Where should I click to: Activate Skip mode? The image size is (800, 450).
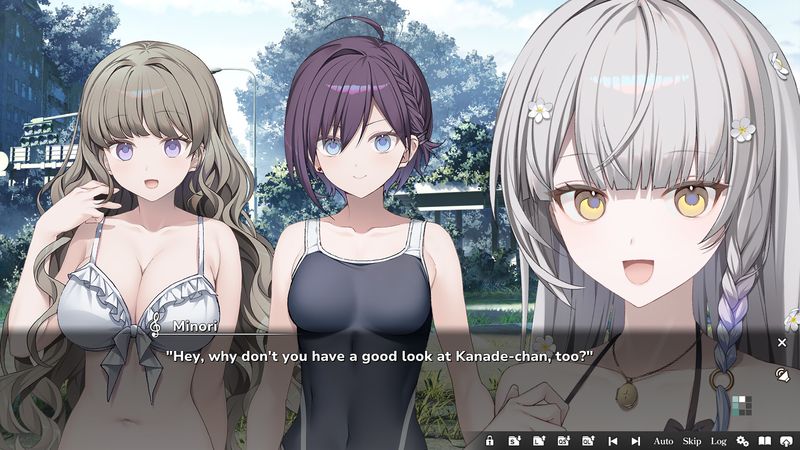pos(692,441)
